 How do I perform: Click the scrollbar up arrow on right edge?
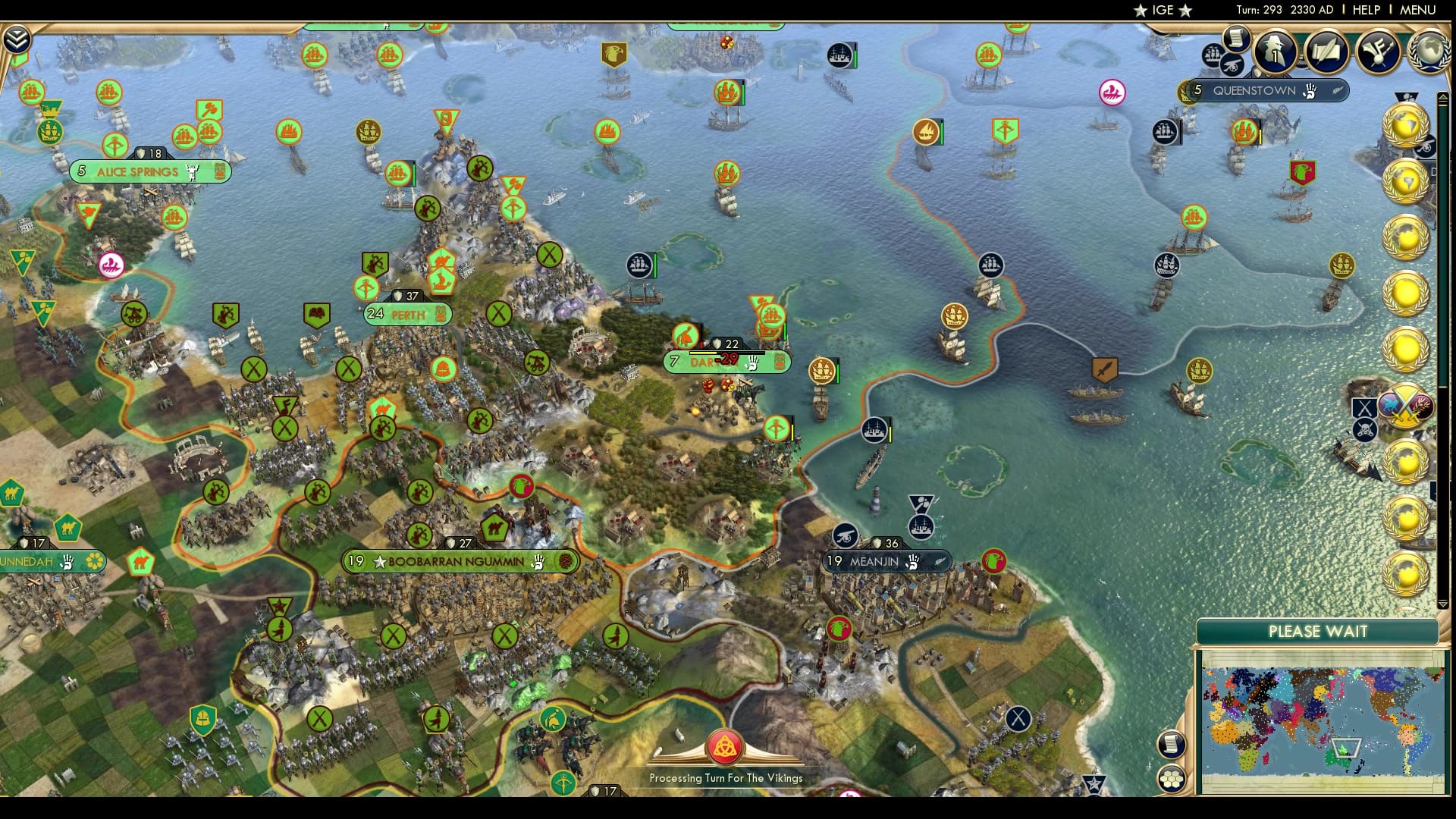pyautogui.click(x=1443, y=96)
